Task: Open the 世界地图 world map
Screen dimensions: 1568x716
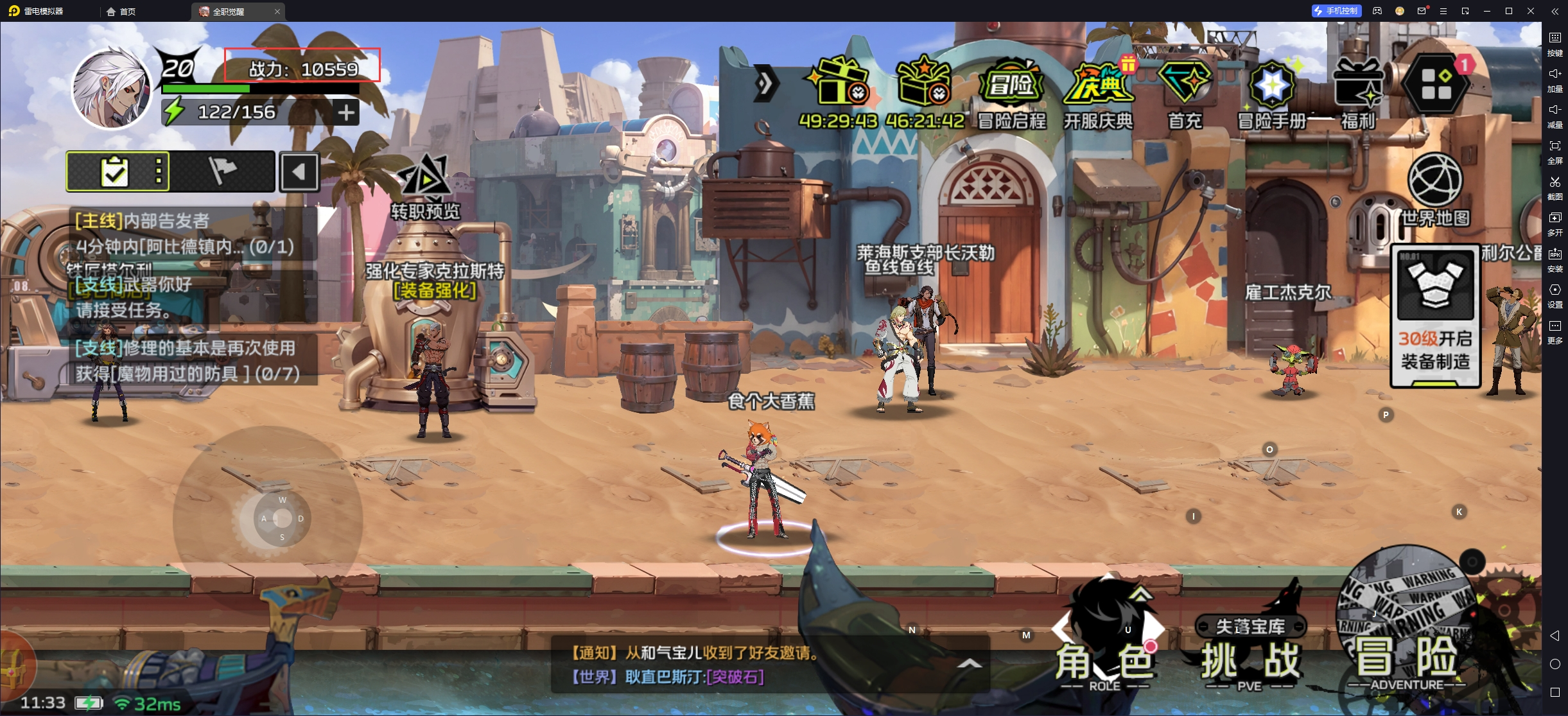Action: (x=1435, y=189)
